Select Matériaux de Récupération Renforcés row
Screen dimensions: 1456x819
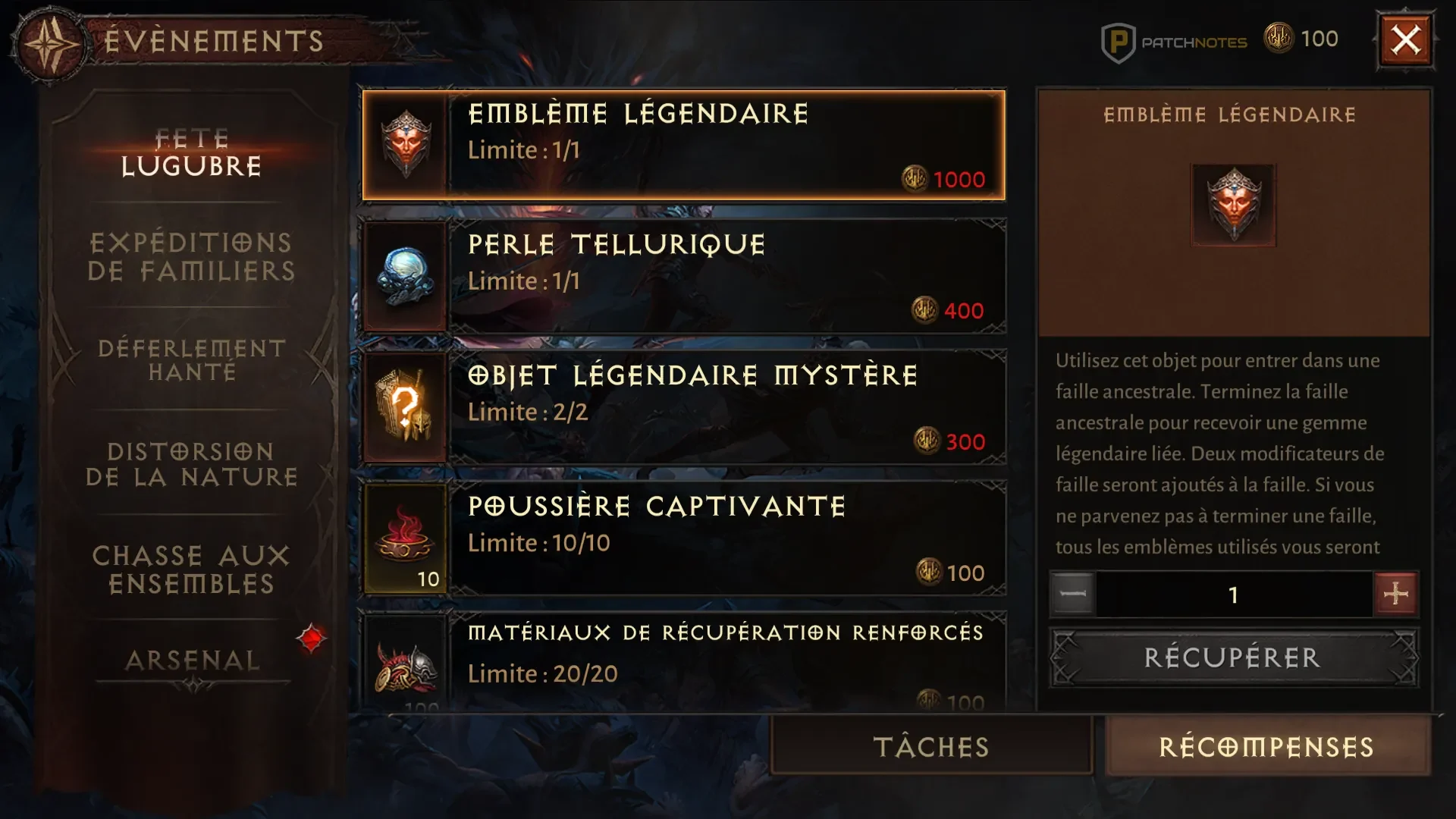683,661
